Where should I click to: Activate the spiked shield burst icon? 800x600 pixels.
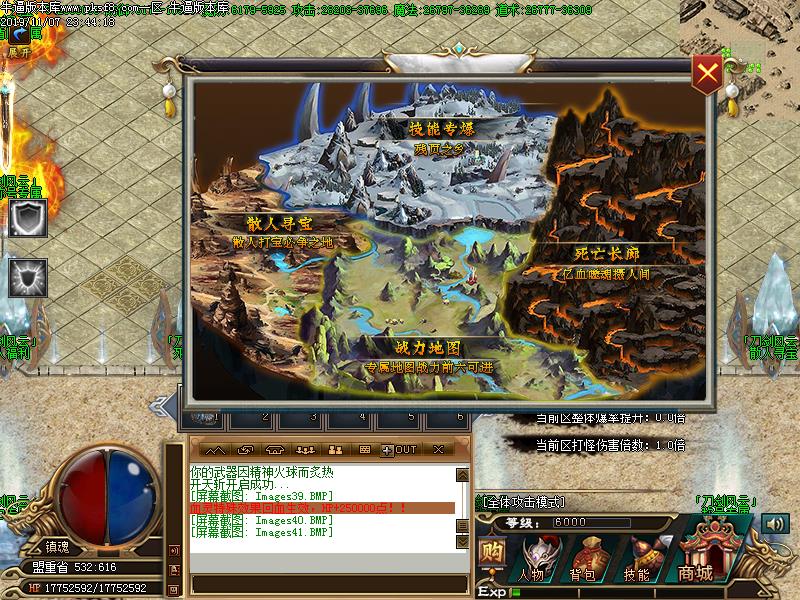click(x=28, y=278)
